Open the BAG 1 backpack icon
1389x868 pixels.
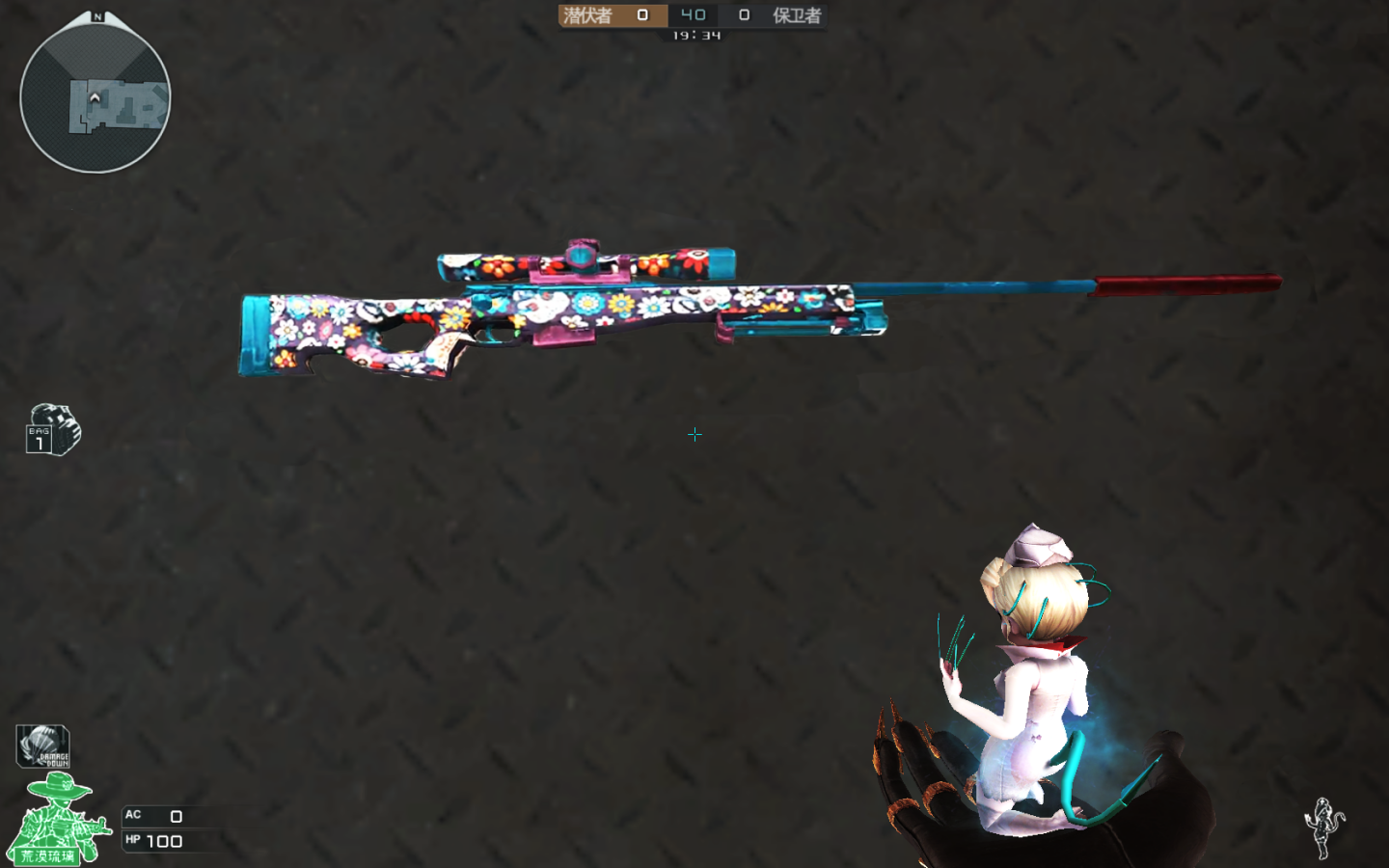pyautogui.click(x=53, y=430)
